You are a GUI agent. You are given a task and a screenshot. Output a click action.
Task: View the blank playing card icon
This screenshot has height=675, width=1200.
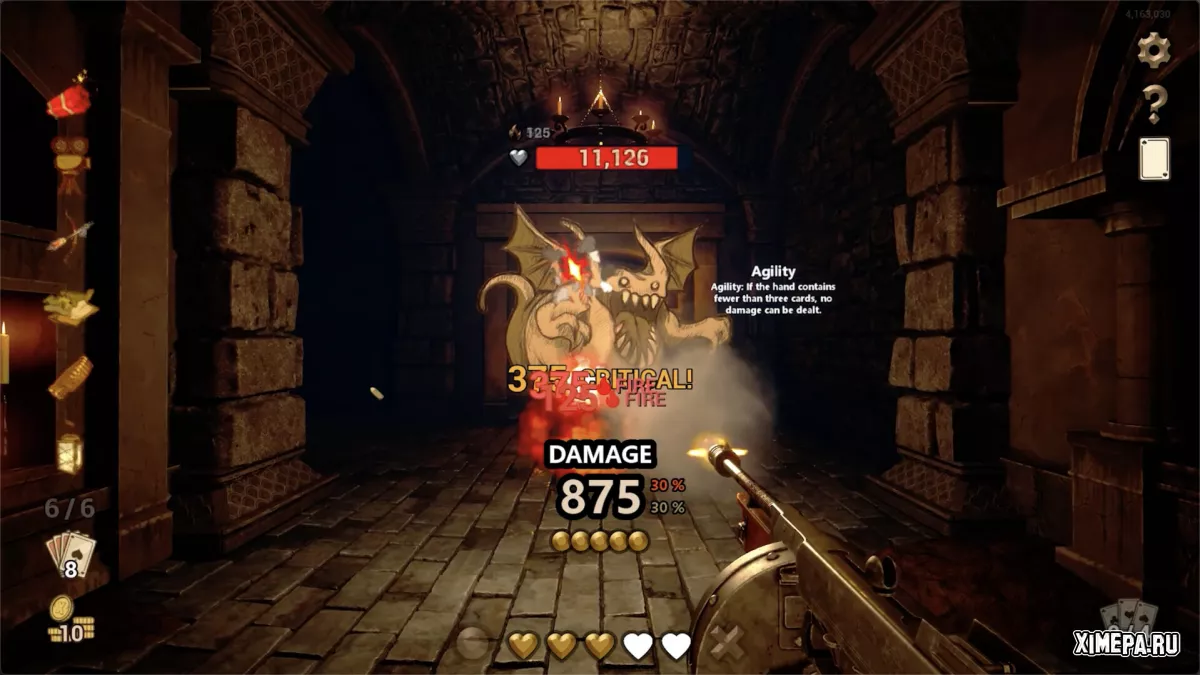[1154, 158]
